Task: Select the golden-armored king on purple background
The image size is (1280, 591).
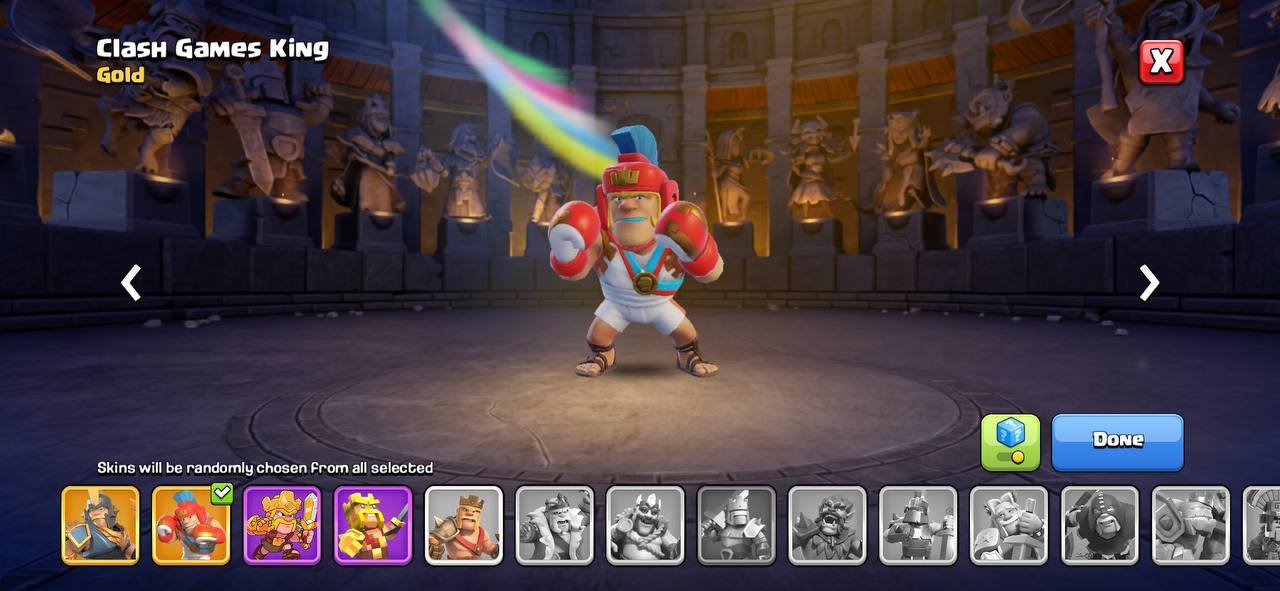Action: click(x=282, y=525)
